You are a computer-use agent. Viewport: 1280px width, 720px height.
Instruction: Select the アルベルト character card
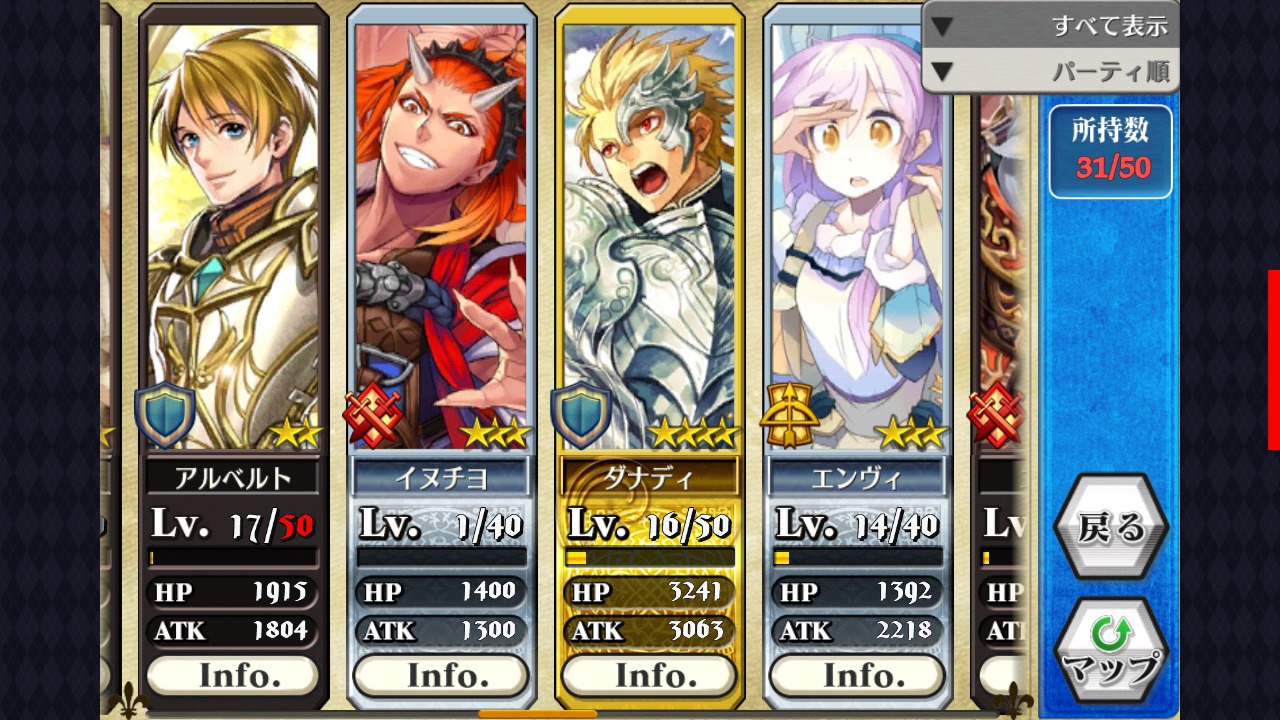coord(232,240)
